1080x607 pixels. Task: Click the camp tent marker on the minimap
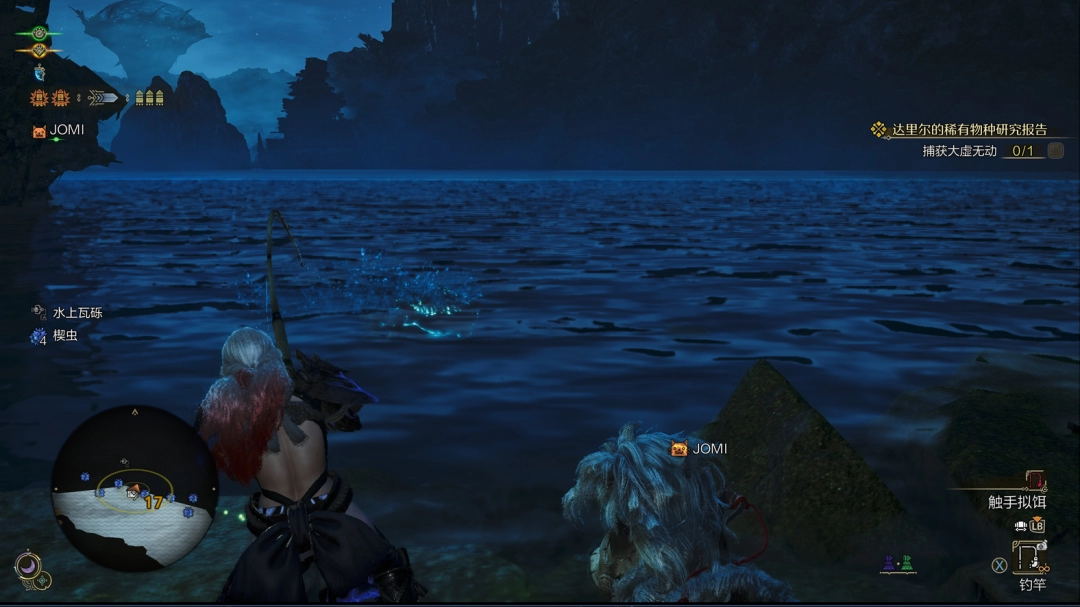click(x=132, y=490)
